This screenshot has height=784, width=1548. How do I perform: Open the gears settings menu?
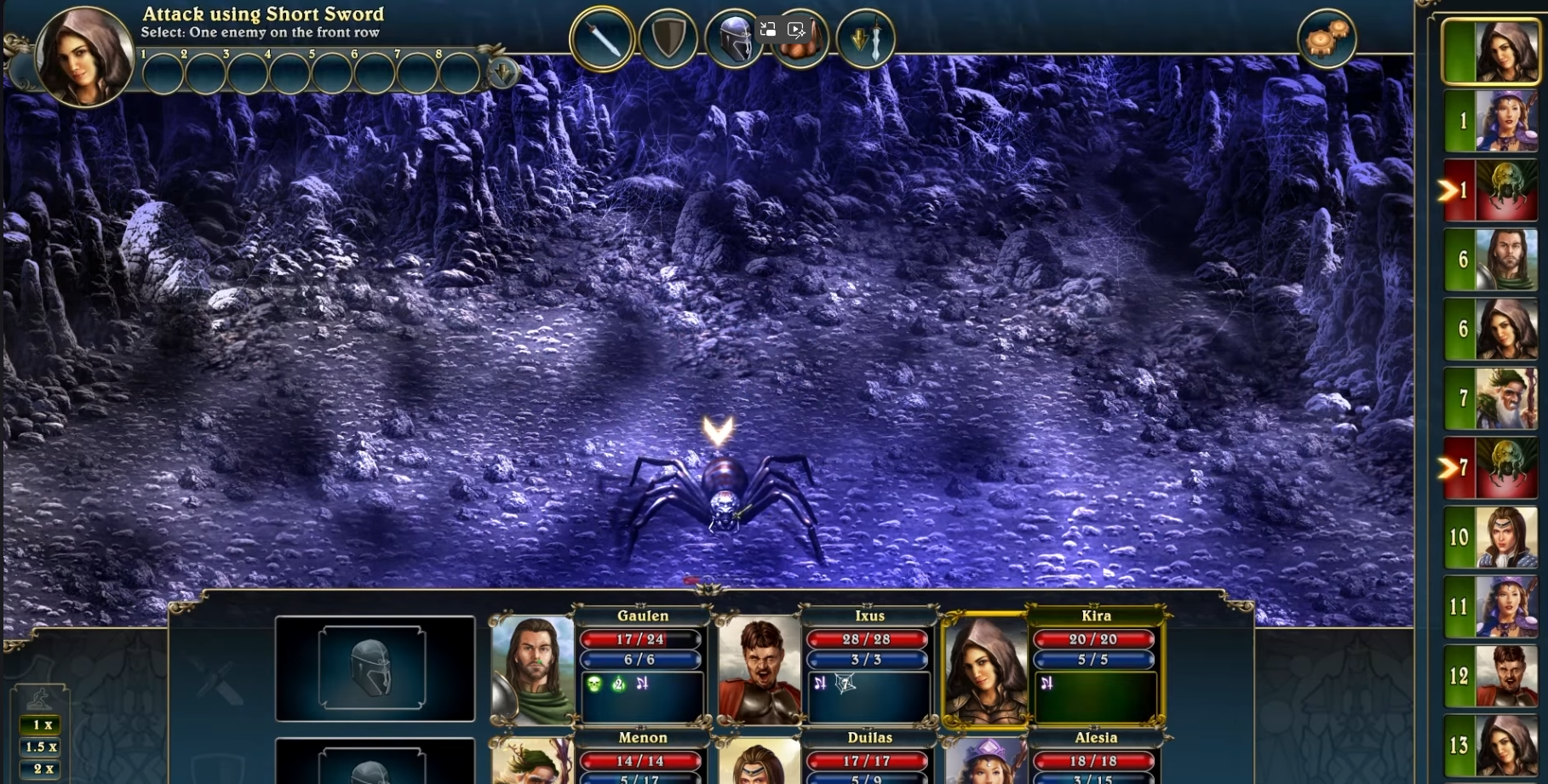point(1327,38)
